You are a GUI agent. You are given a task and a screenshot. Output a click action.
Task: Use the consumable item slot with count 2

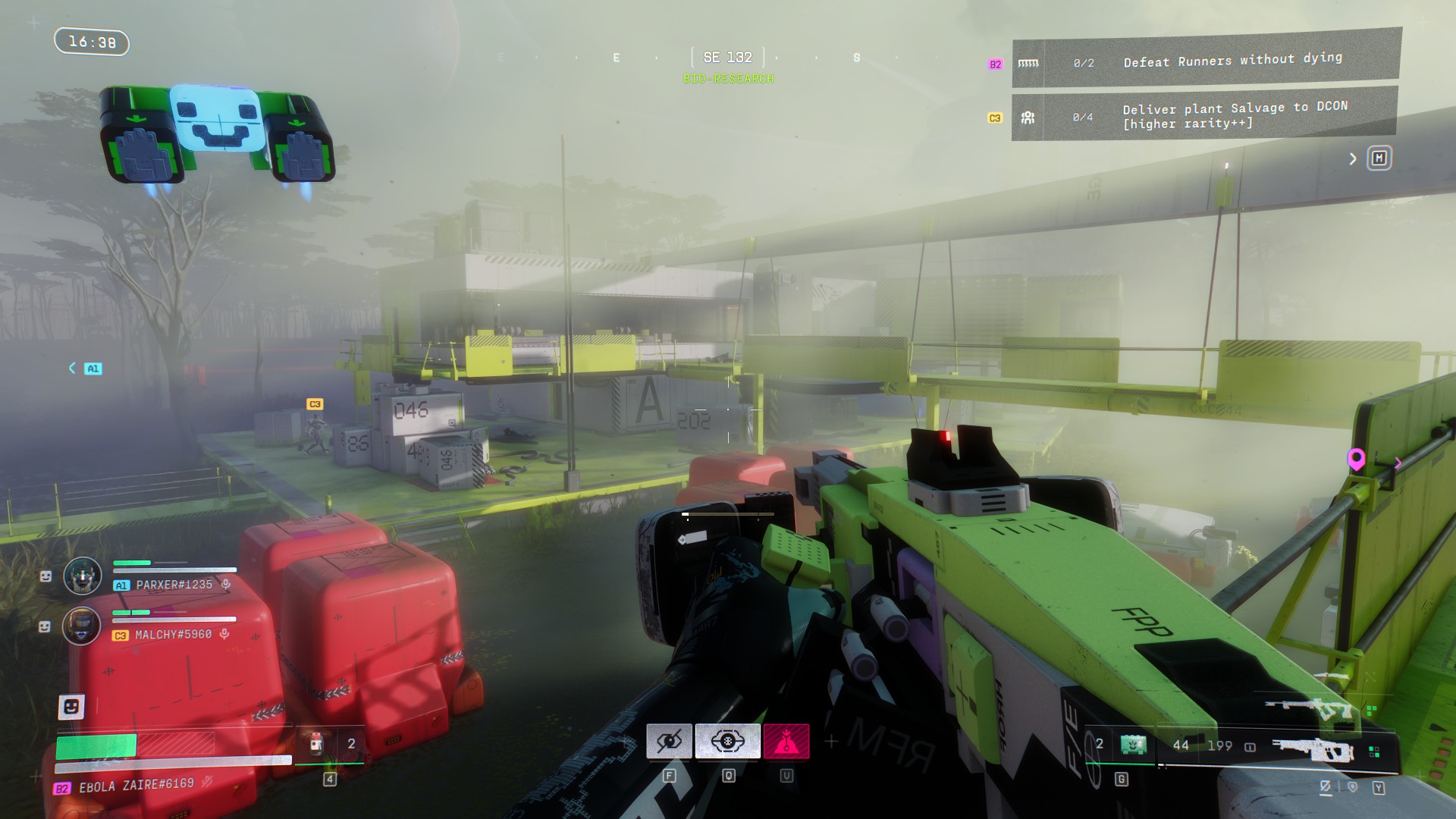[x=317, y=744]
